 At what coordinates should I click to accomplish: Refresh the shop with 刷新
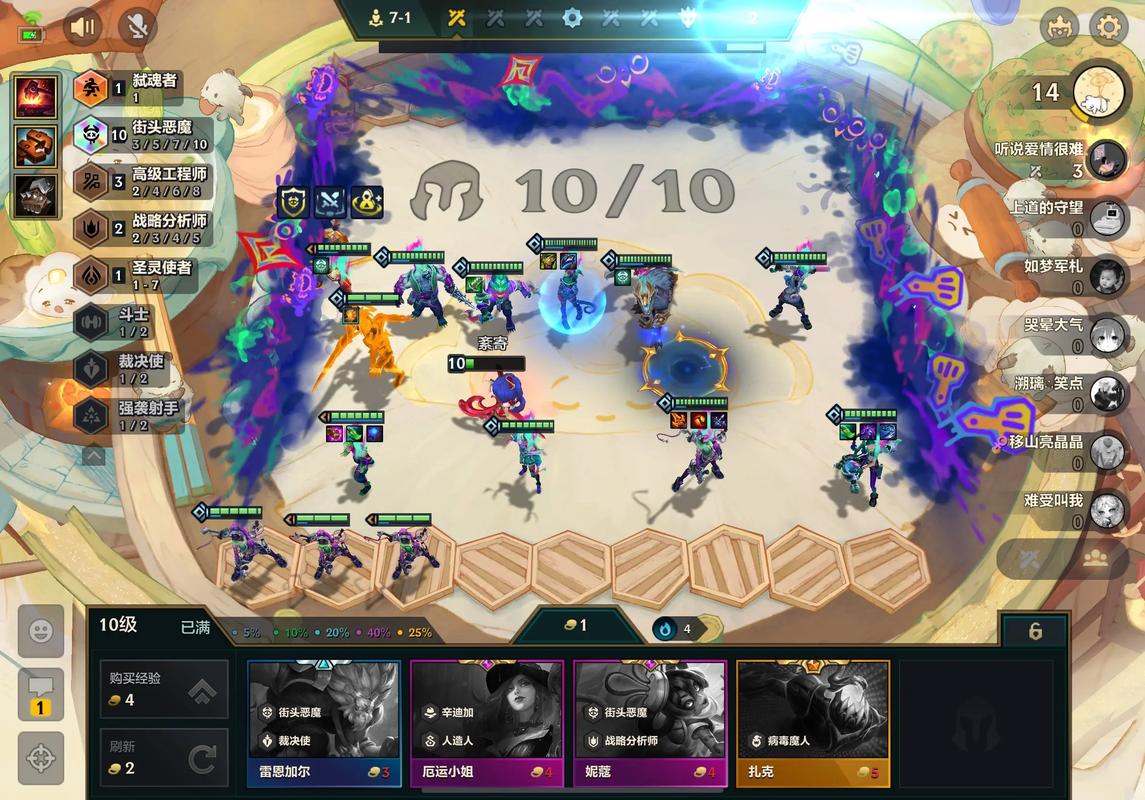tap(164, 757)
